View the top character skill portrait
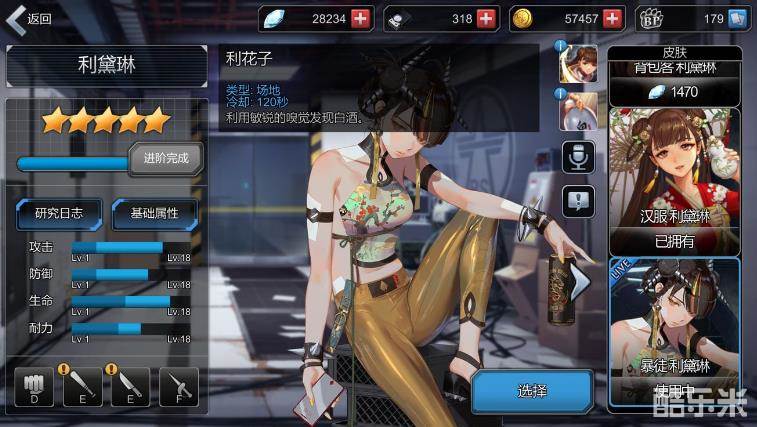 (x=583, y=63)
